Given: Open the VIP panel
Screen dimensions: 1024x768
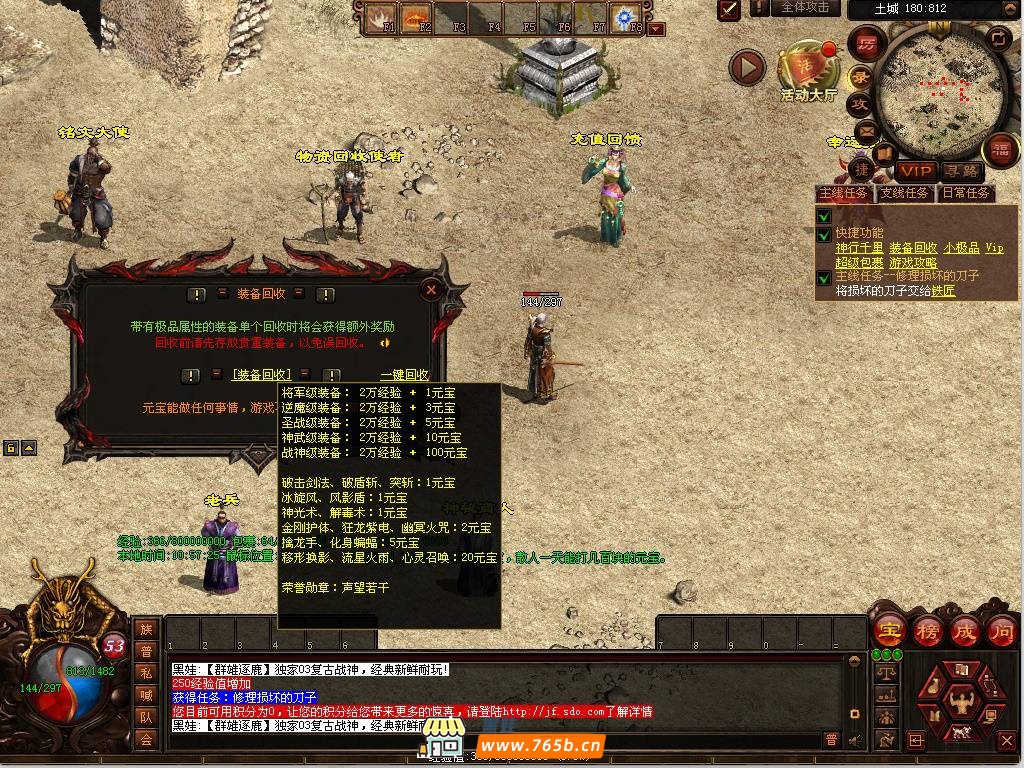Looking at the screenshot, I should coord(915,172).
